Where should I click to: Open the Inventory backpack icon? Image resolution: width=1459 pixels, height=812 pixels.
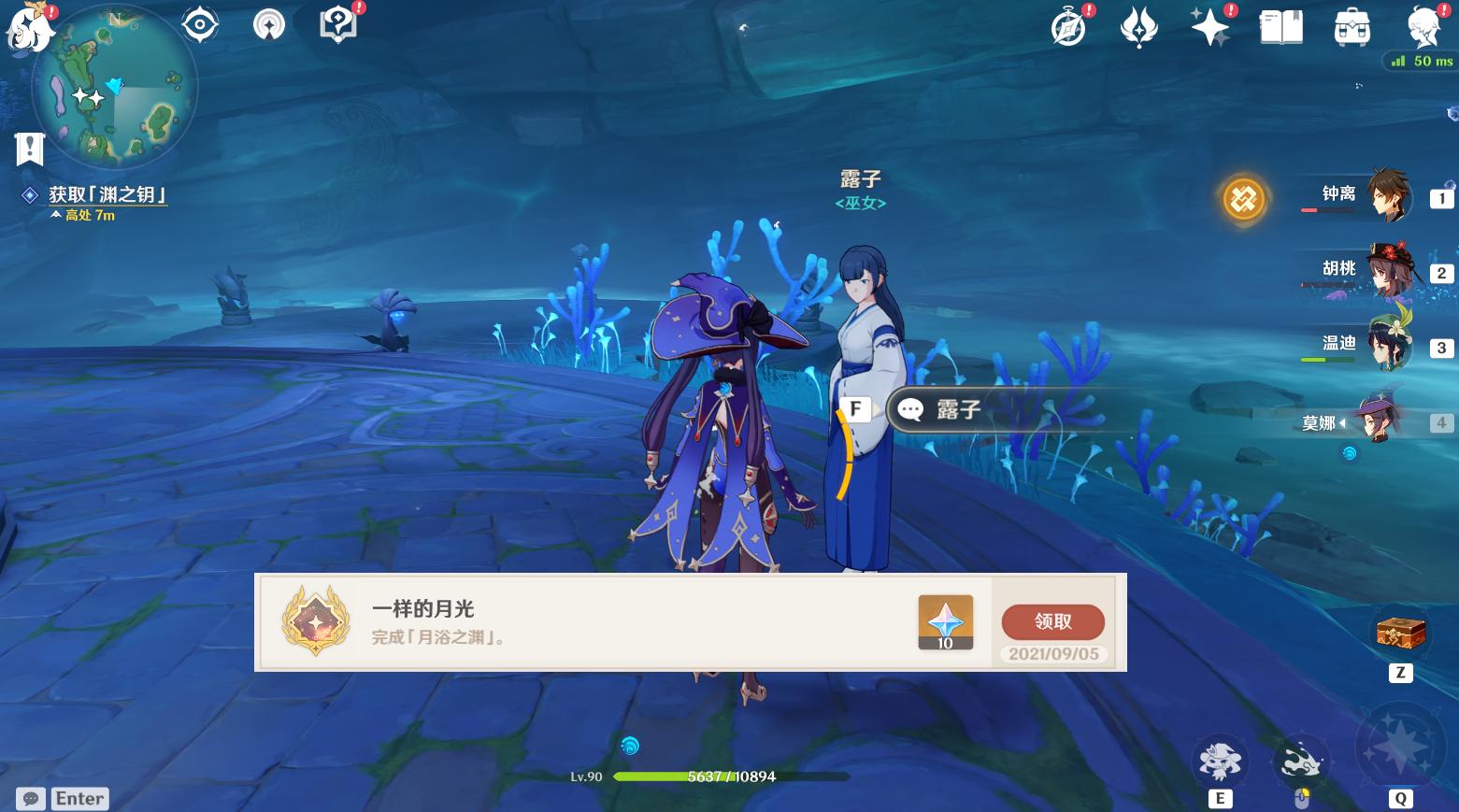tap(1351, 28)
